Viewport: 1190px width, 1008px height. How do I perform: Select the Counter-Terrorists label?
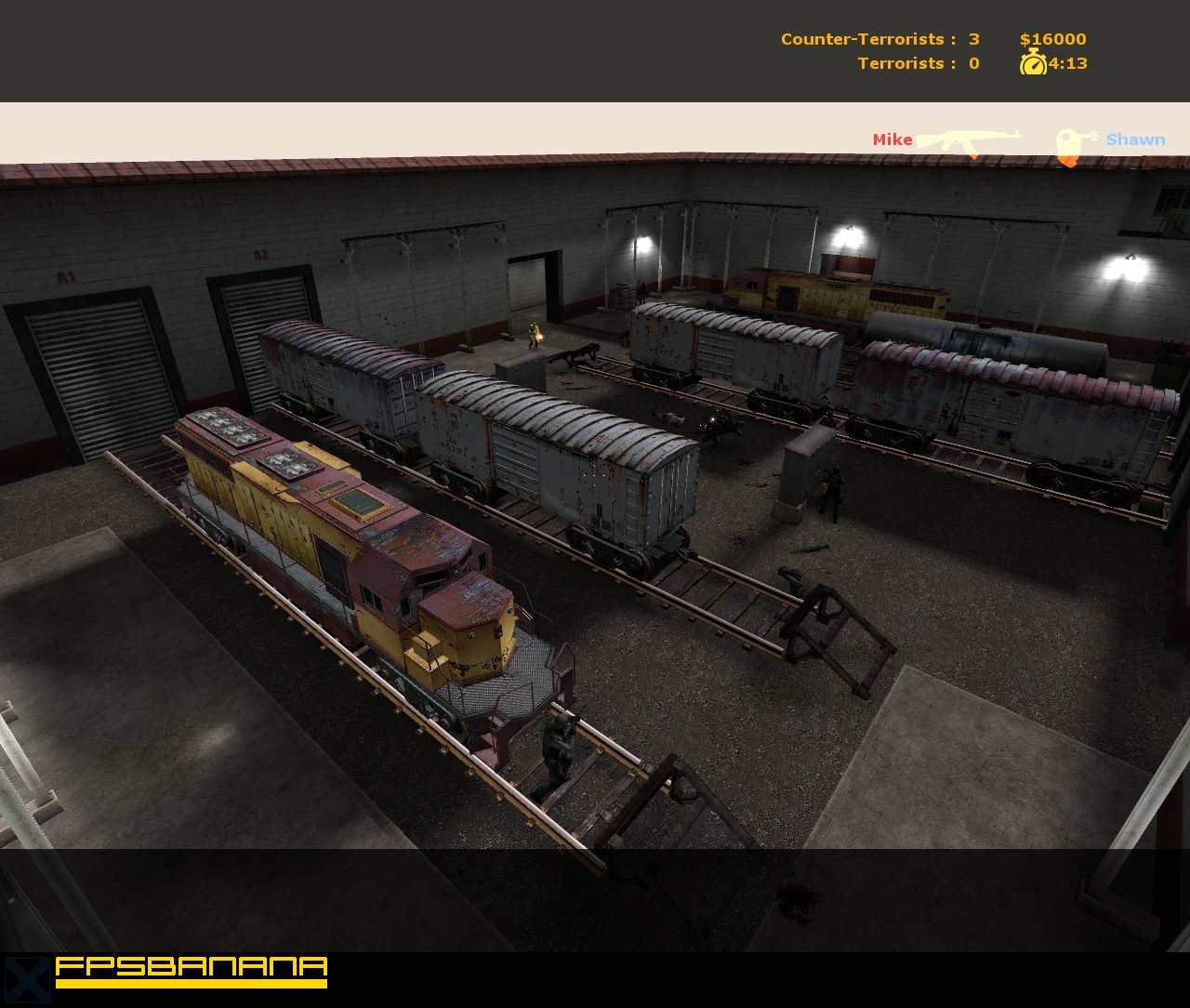point(863,39)
